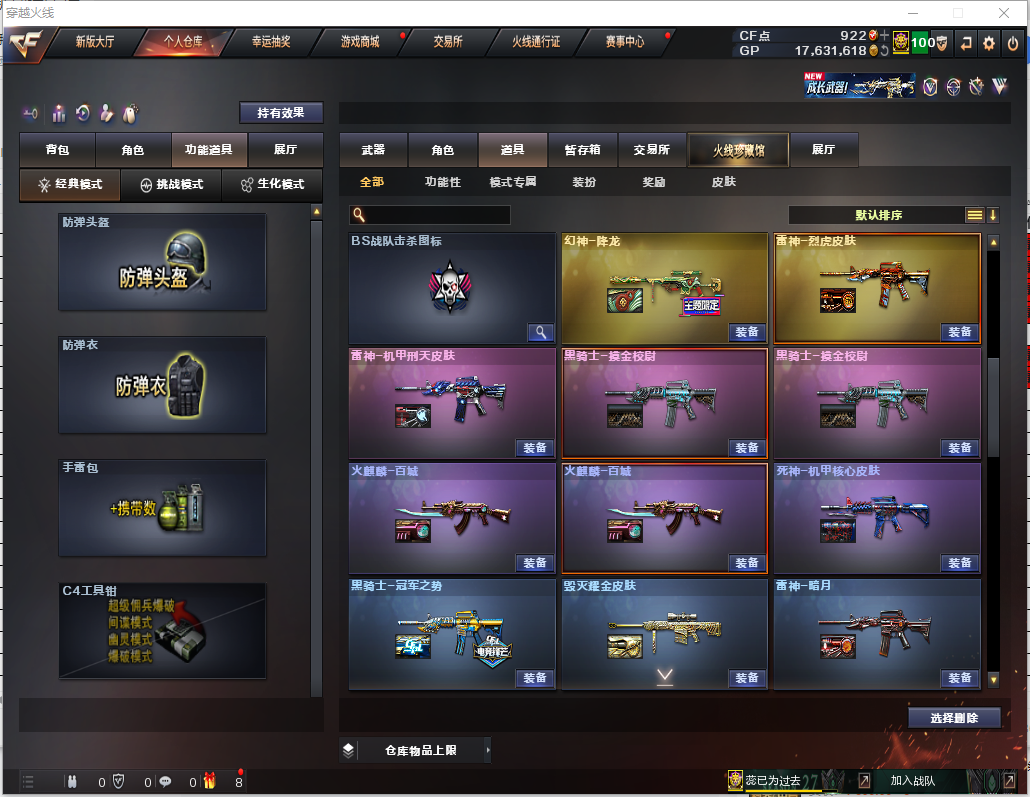Select the 挑战模式 mode tab

click(x=172, y=185)
